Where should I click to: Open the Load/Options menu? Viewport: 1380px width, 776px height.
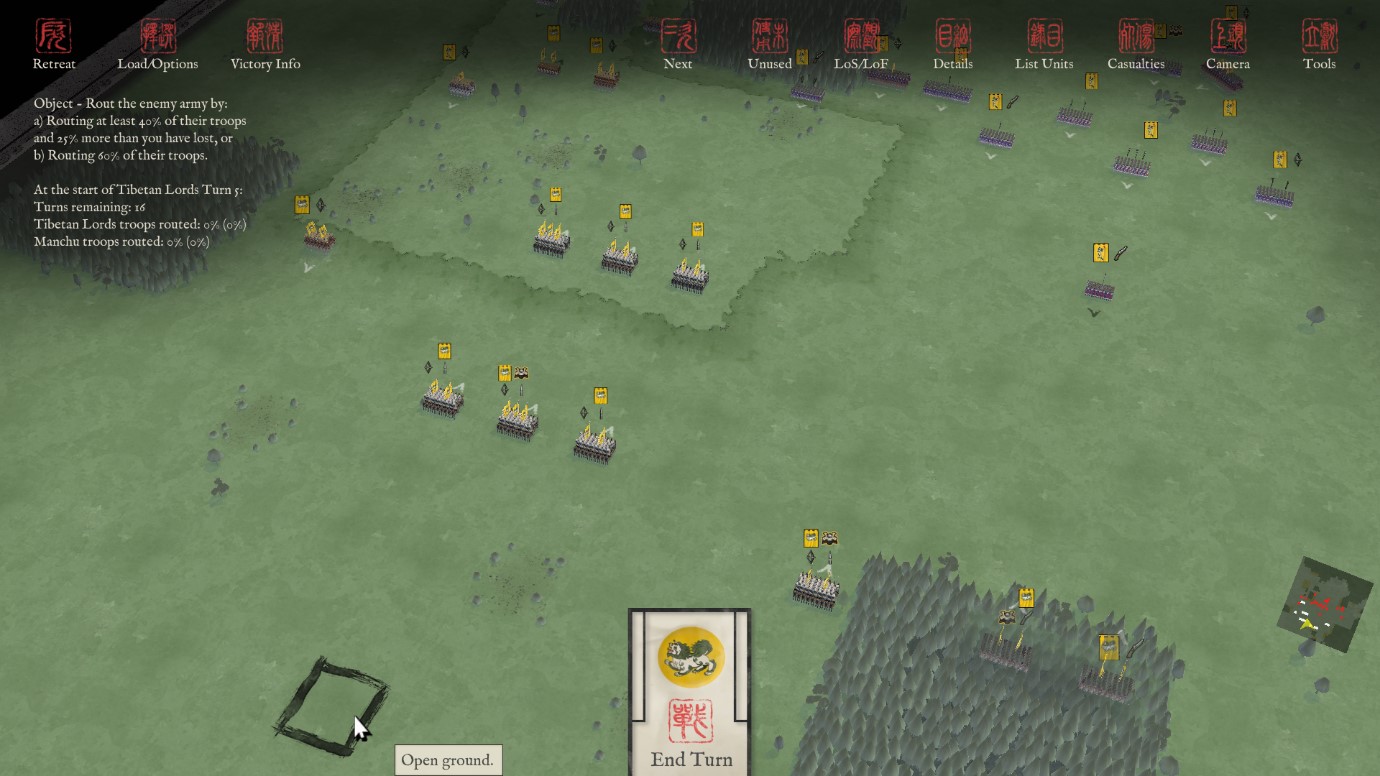[x=158, y=45]
